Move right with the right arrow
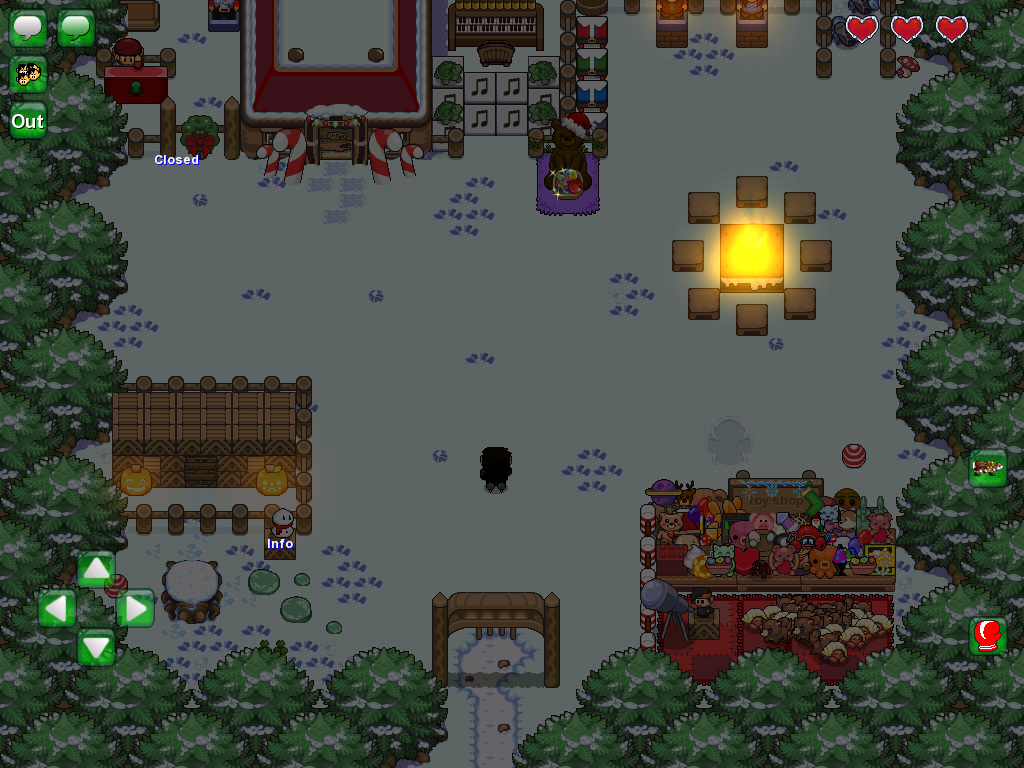The height and width of the screenshot is (768, 1024). [x=135, y=608]
